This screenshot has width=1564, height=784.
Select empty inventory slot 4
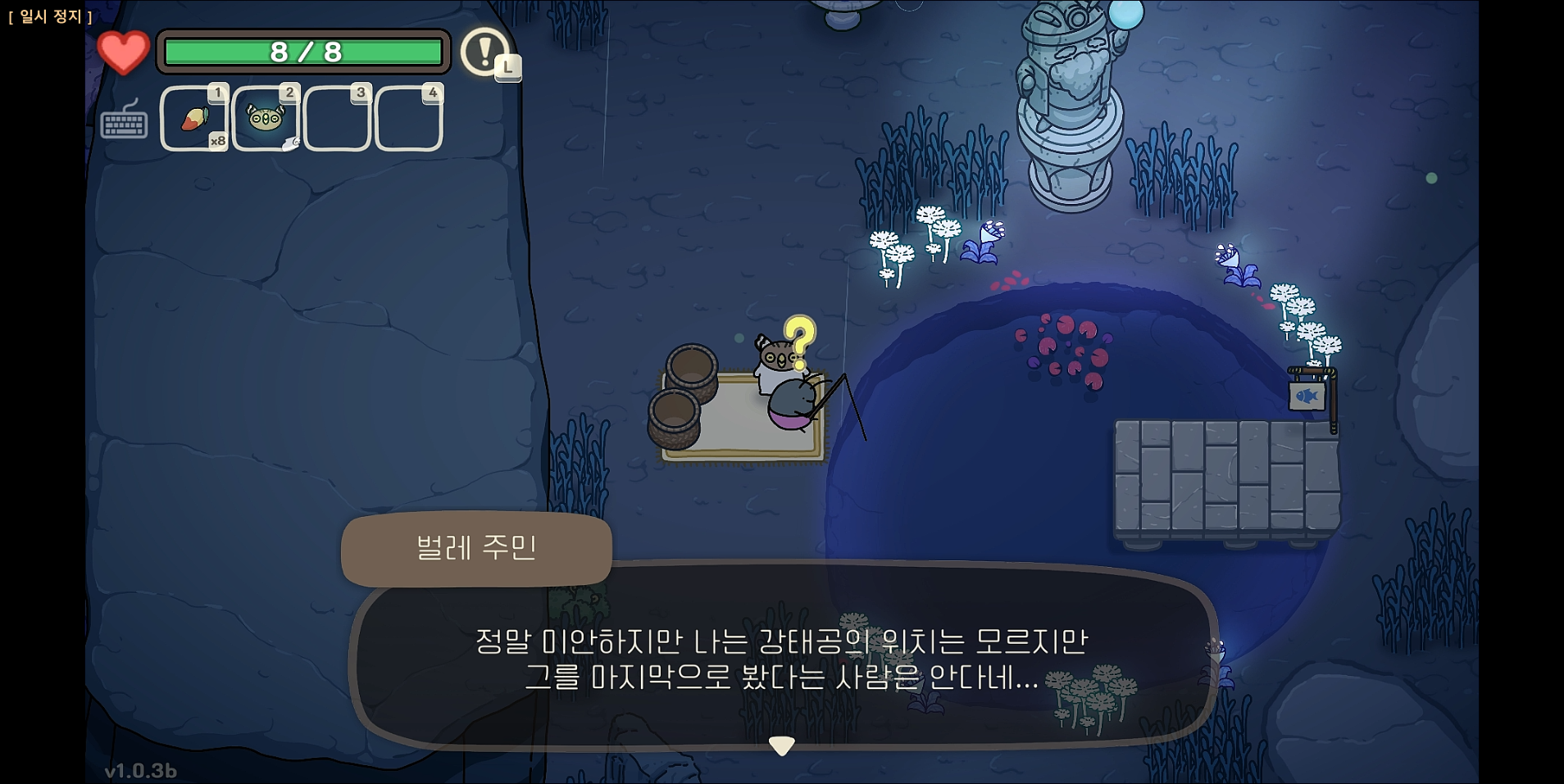click(408, 120)
